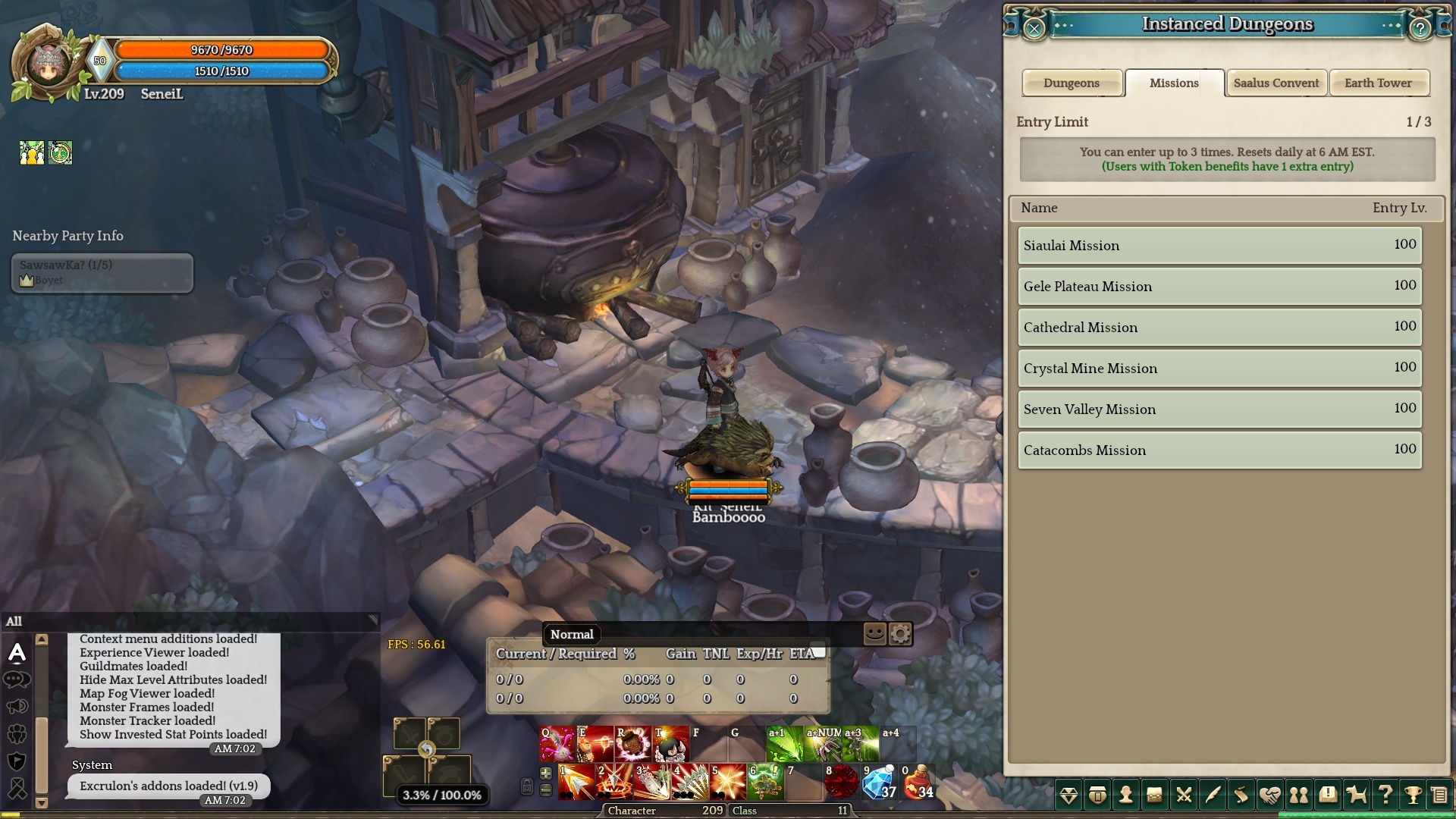Use the red potion in slot 0
The width and height of the screenshot is (1456, 819).
pyautogui.click(x=918, y=783)
